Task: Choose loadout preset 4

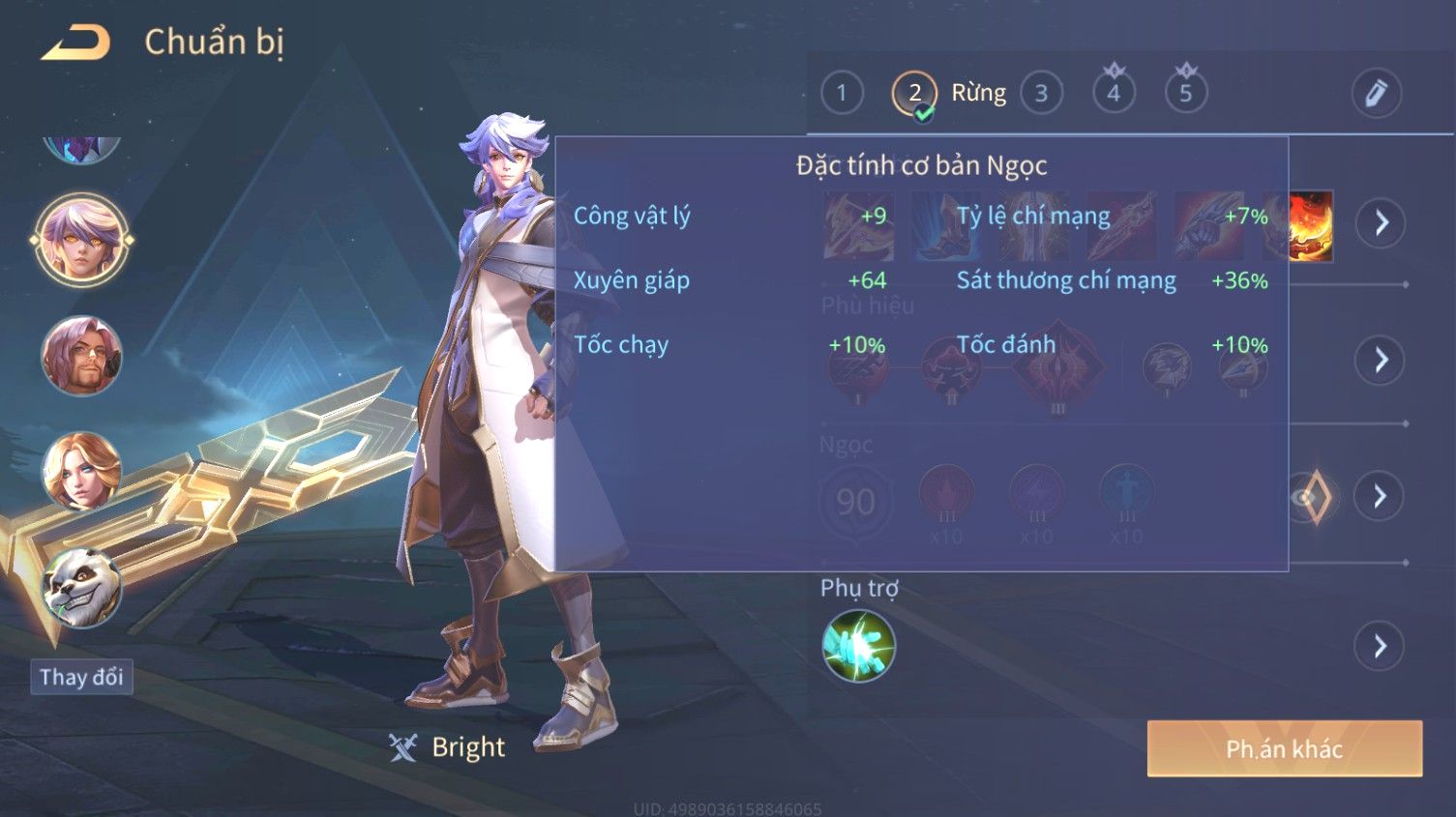Action: click(x=1114, y=94)
